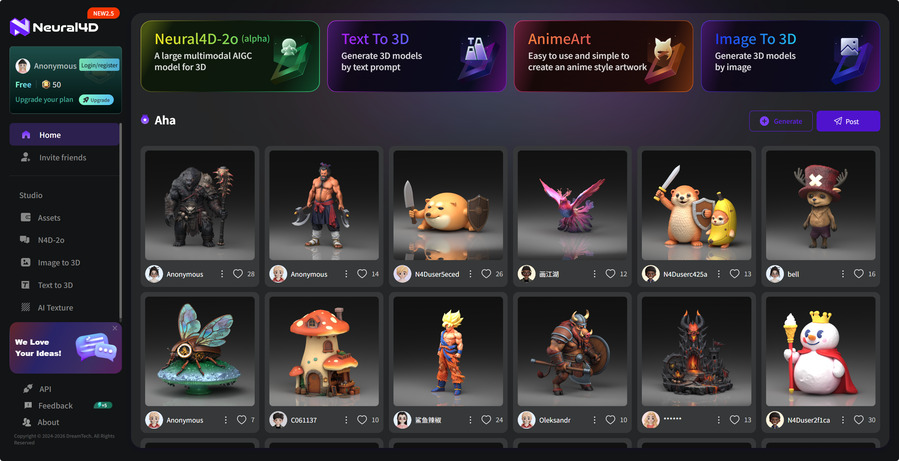View the mushroom house model thumbnail
This screenshot has height=461, width=899.
[324, 350]
